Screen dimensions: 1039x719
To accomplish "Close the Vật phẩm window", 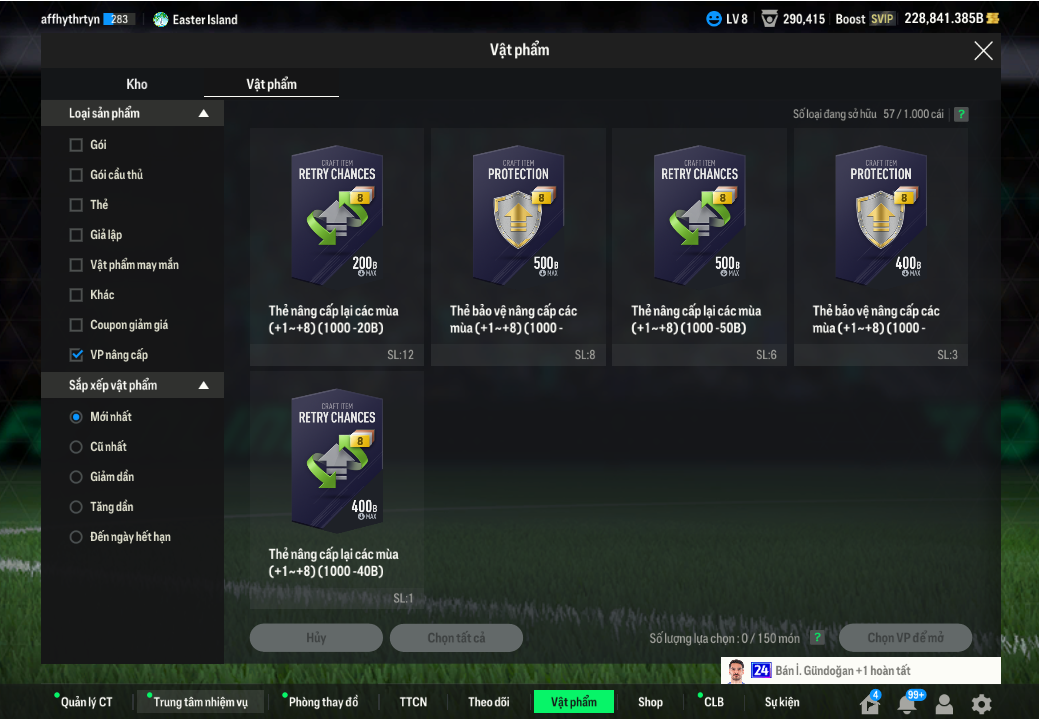I will point(983,51).
